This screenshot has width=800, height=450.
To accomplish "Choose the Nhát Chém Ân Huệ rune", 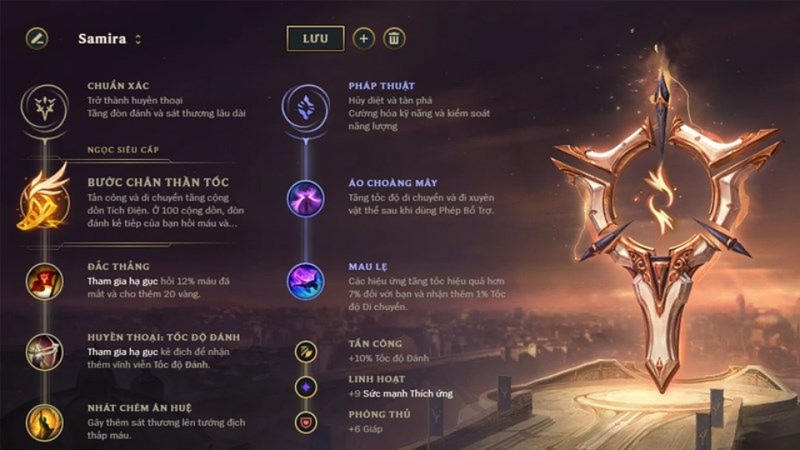I will (46, 418).
